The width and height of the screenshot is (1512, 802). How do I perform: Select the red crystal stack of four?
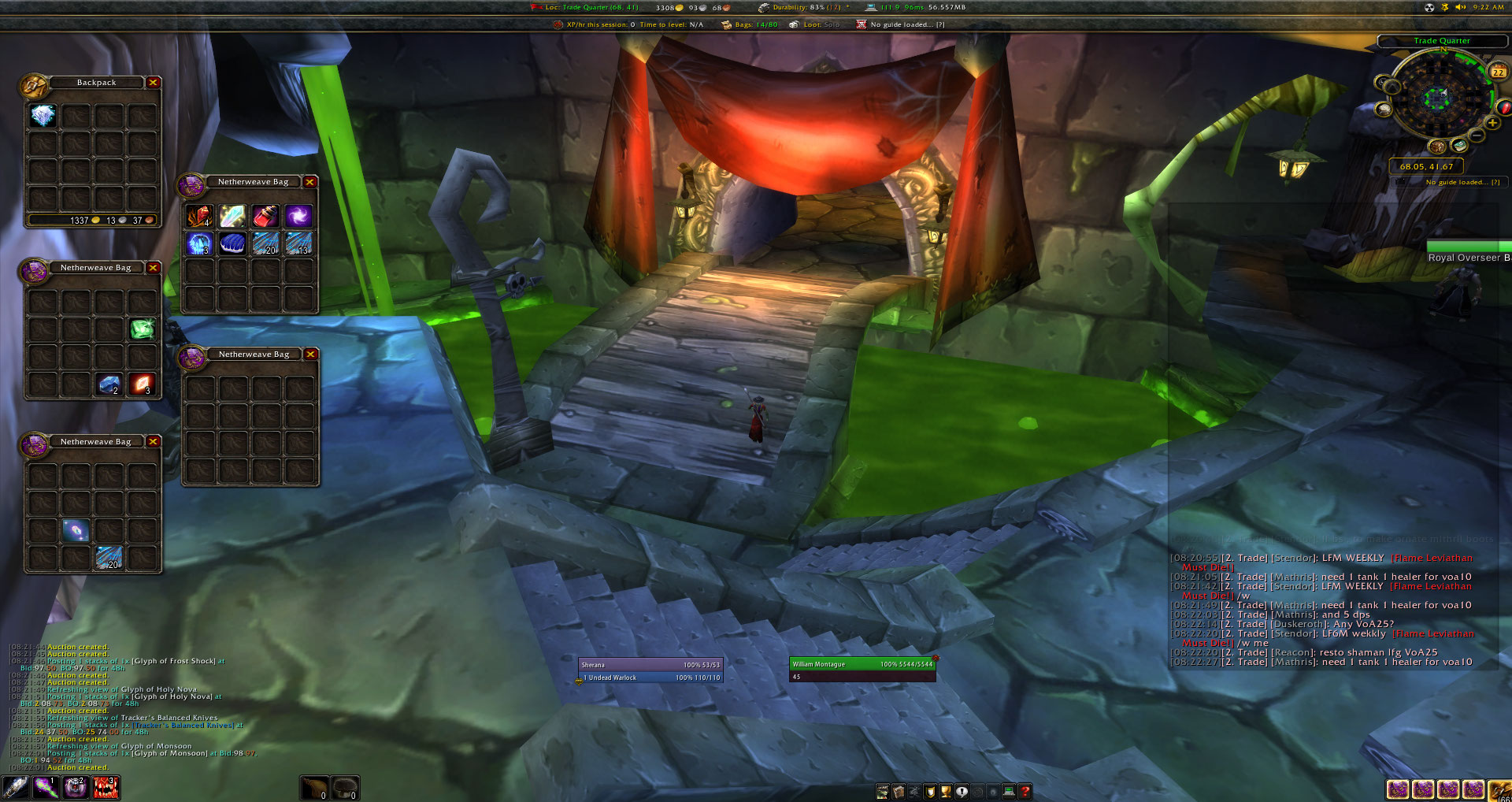pyautogui.click(x=199, y=216)
